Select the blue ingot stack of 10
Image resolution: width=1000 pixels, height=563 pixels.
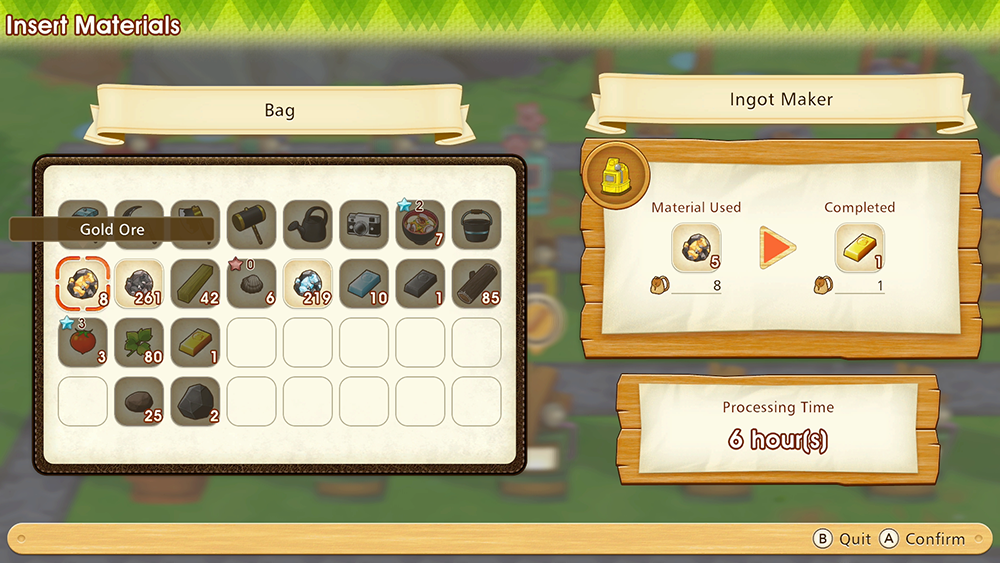(363, 284)
